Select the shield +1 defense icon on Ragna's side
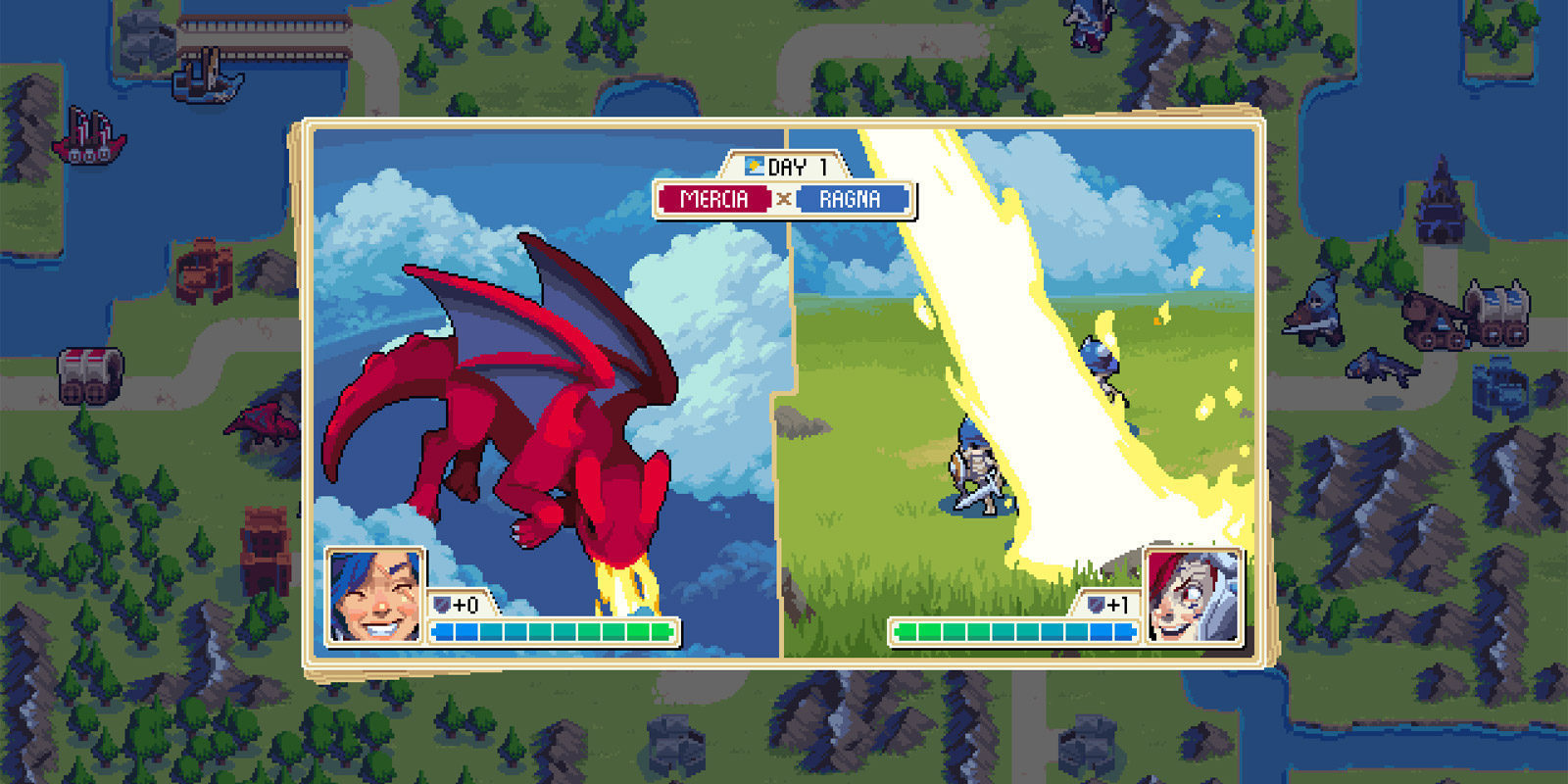The height and width of the screenshot is (784, 1568). click(1097, 605)
